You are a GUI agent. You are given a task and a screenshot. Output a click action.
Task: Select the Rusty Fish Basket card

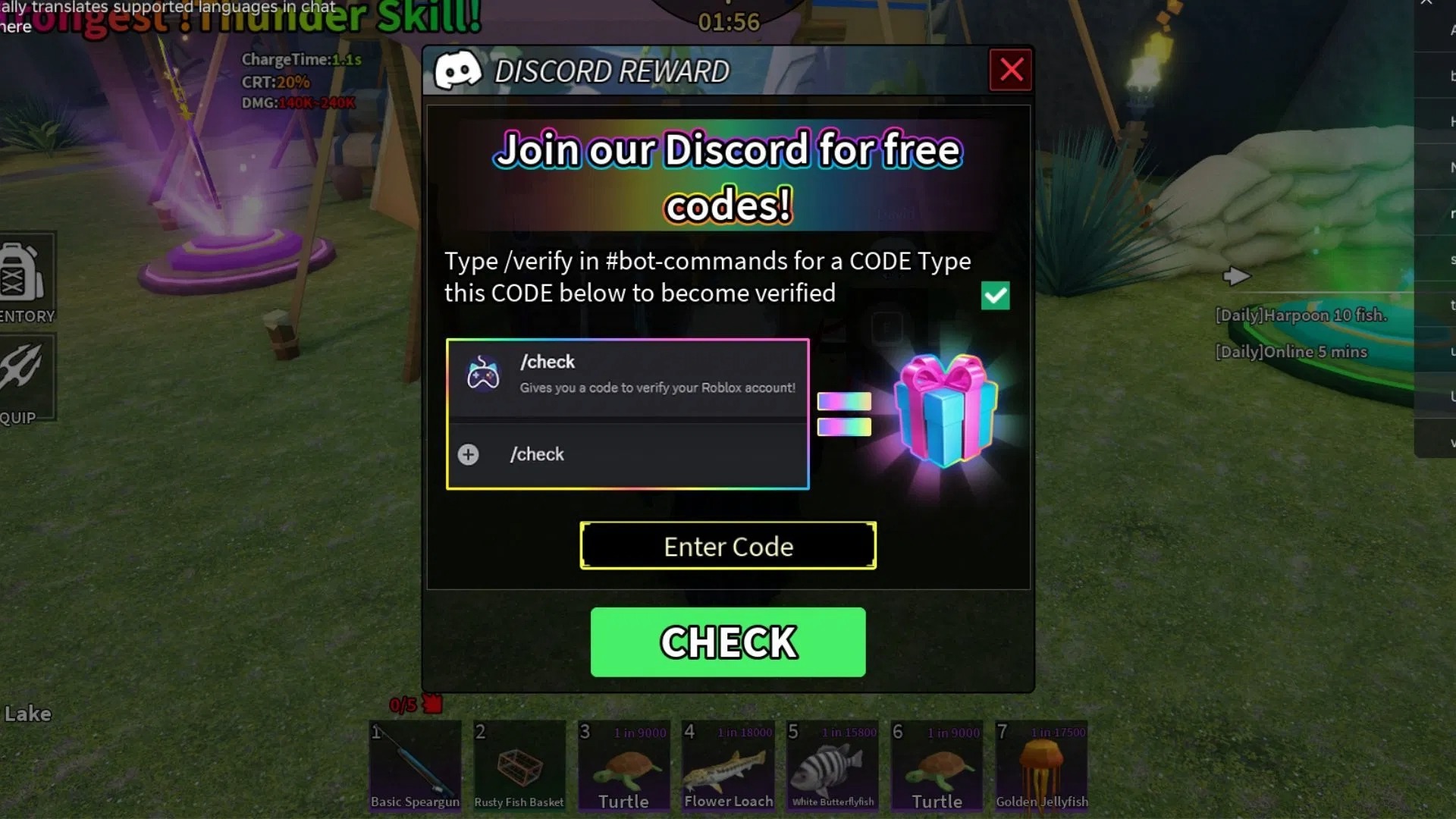pyautogui.click(x=519, y=766)
